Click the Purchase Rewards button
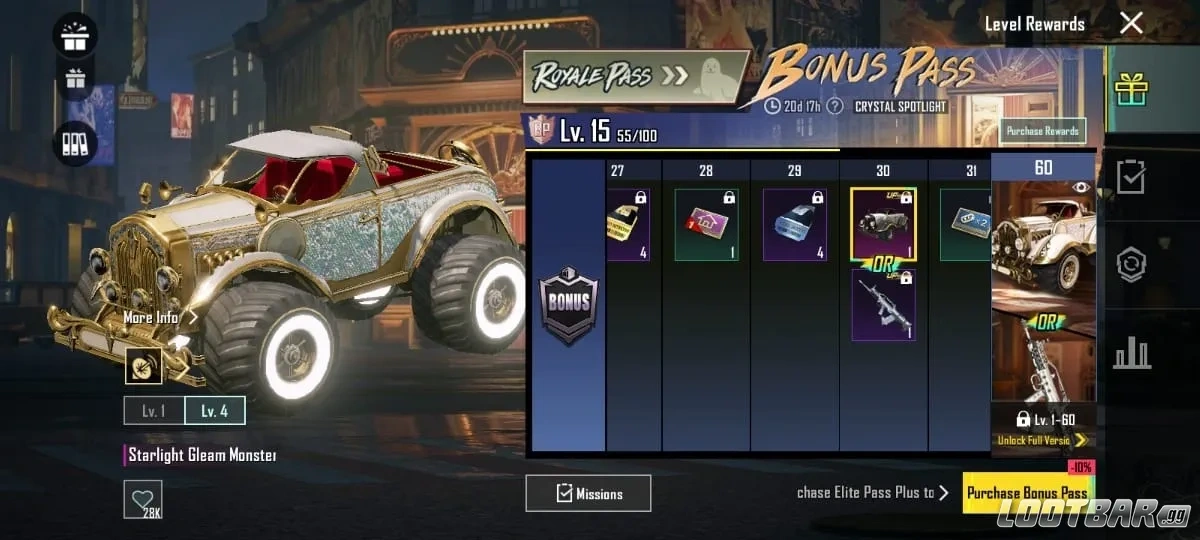Screen dimensions: 1200x540 pyautogui.click(x=1042, y=131)
